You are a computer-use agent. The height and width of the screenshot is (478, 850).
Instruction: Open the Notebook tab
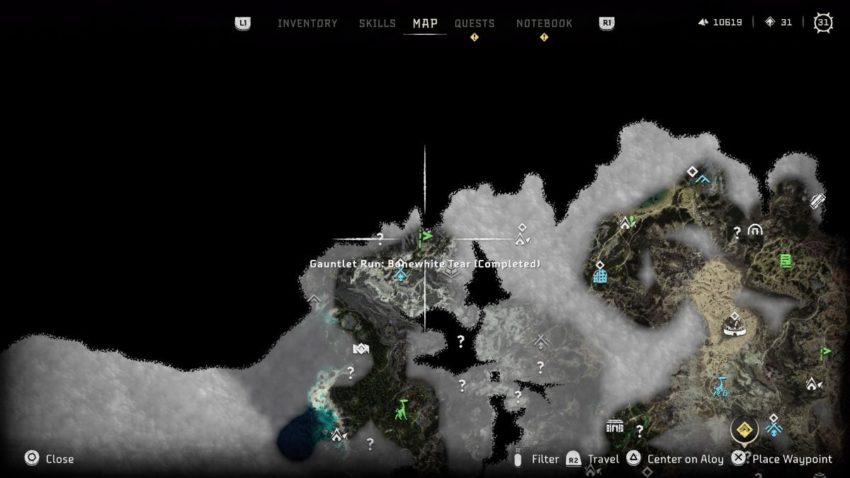click(544, 23)
